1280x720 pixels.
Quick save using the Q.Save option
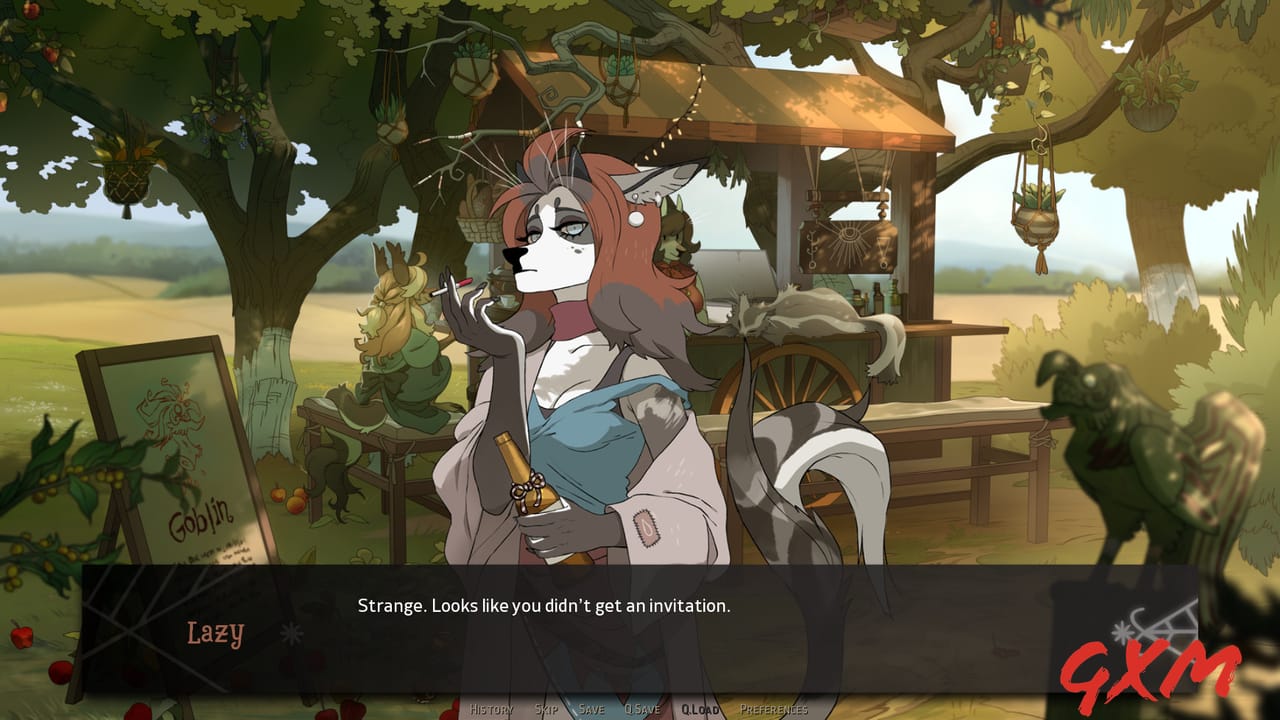tap(644, 708)
